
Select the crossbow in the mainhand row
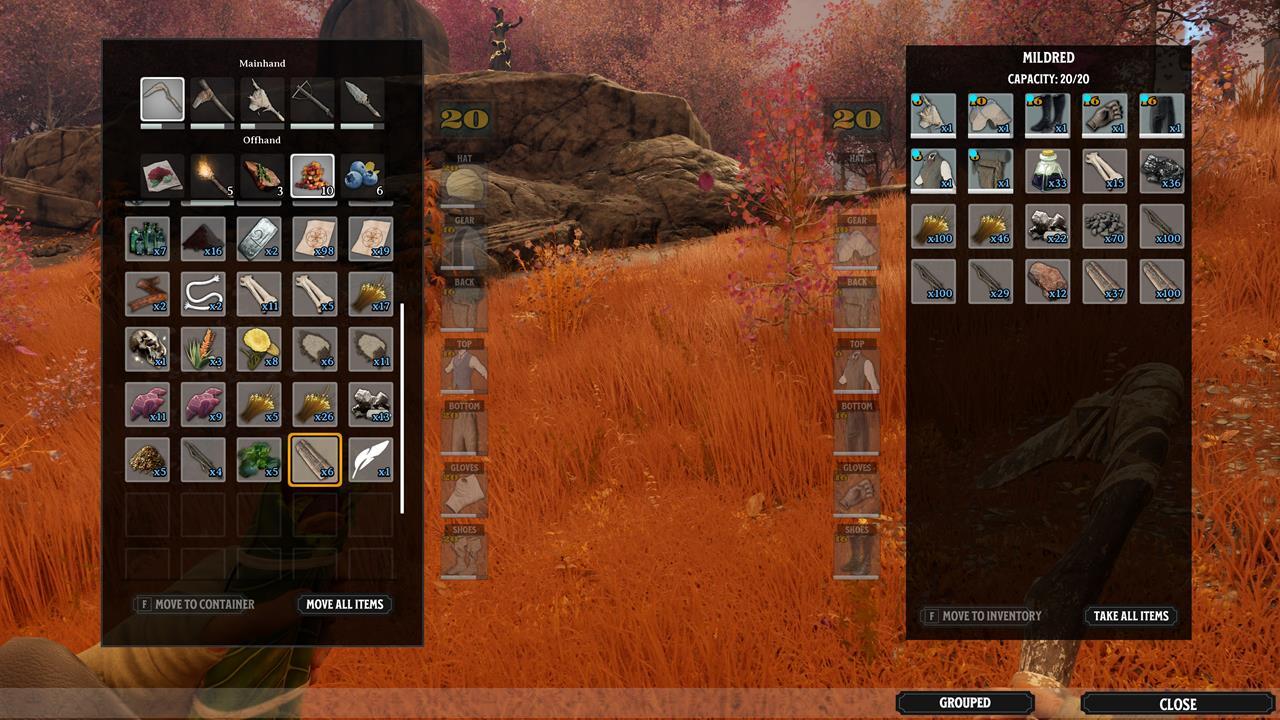[312, 100]
